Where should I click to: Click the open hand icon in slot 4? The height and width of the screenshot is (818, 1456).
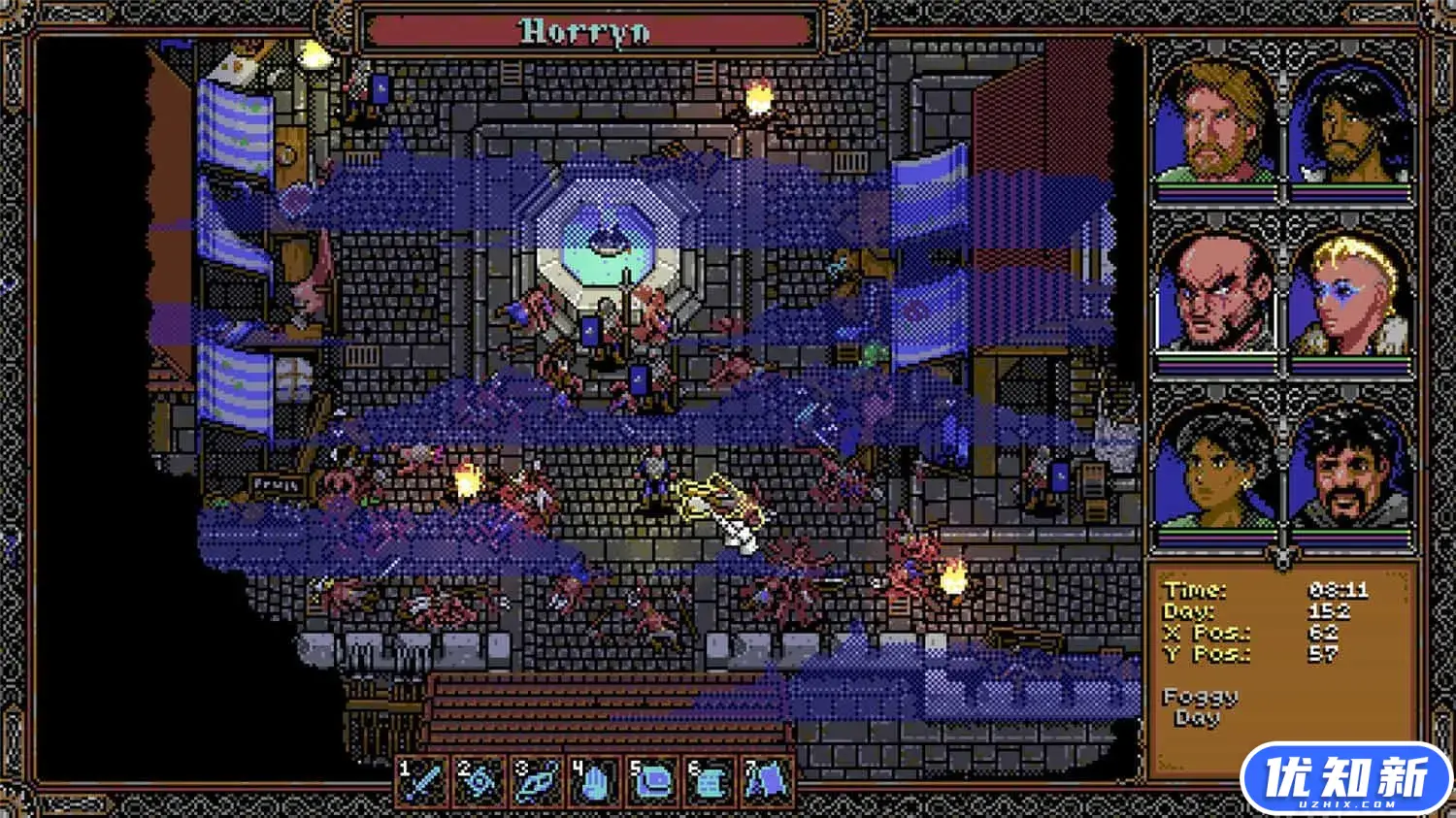pyautogui.click(x=596, y=782)
